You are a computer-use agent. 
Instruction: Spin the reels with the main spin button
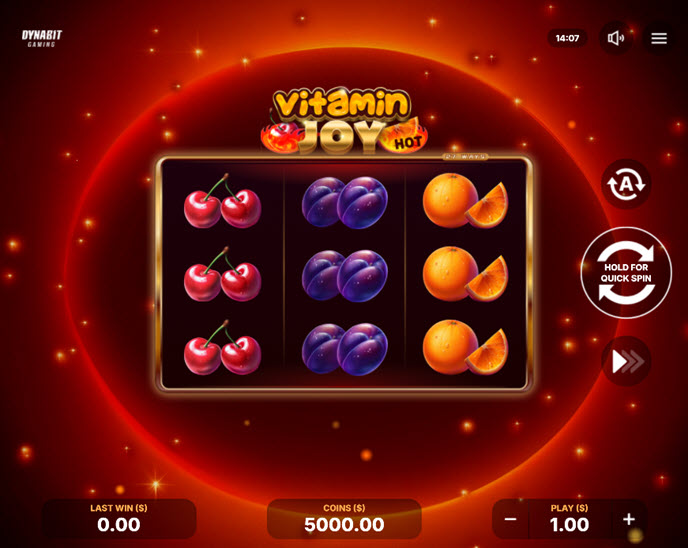pyautogui.click(x=626, y=272)
